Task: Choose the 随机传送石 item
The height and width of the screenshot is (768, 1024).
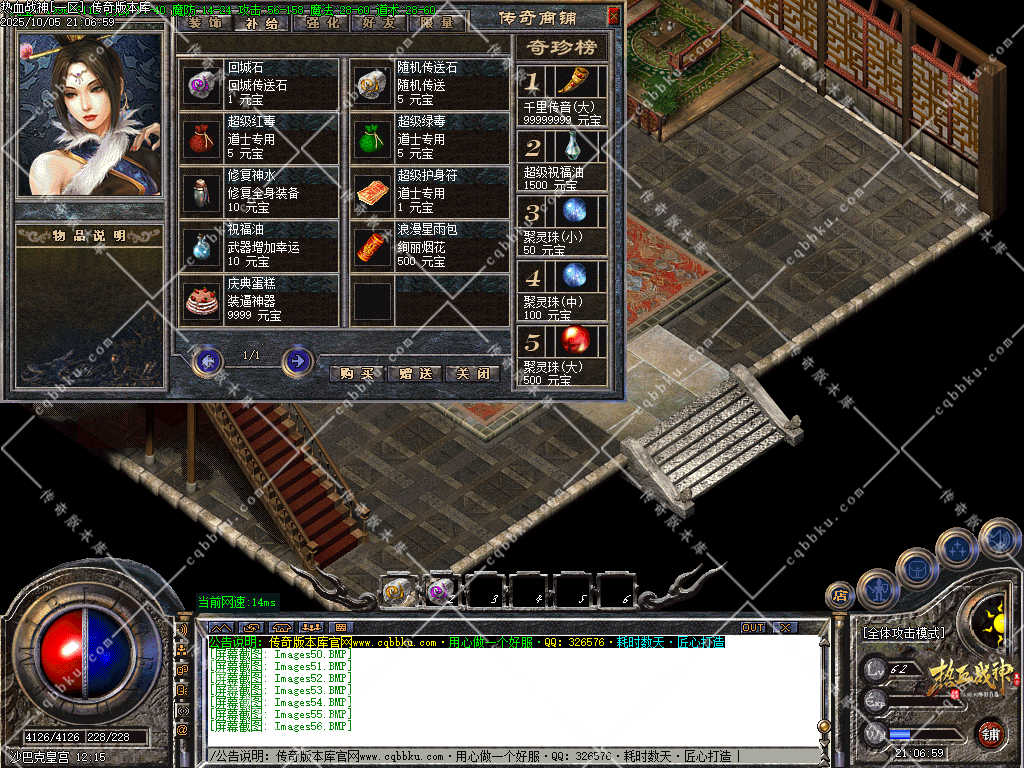Action: coord(373,85)
